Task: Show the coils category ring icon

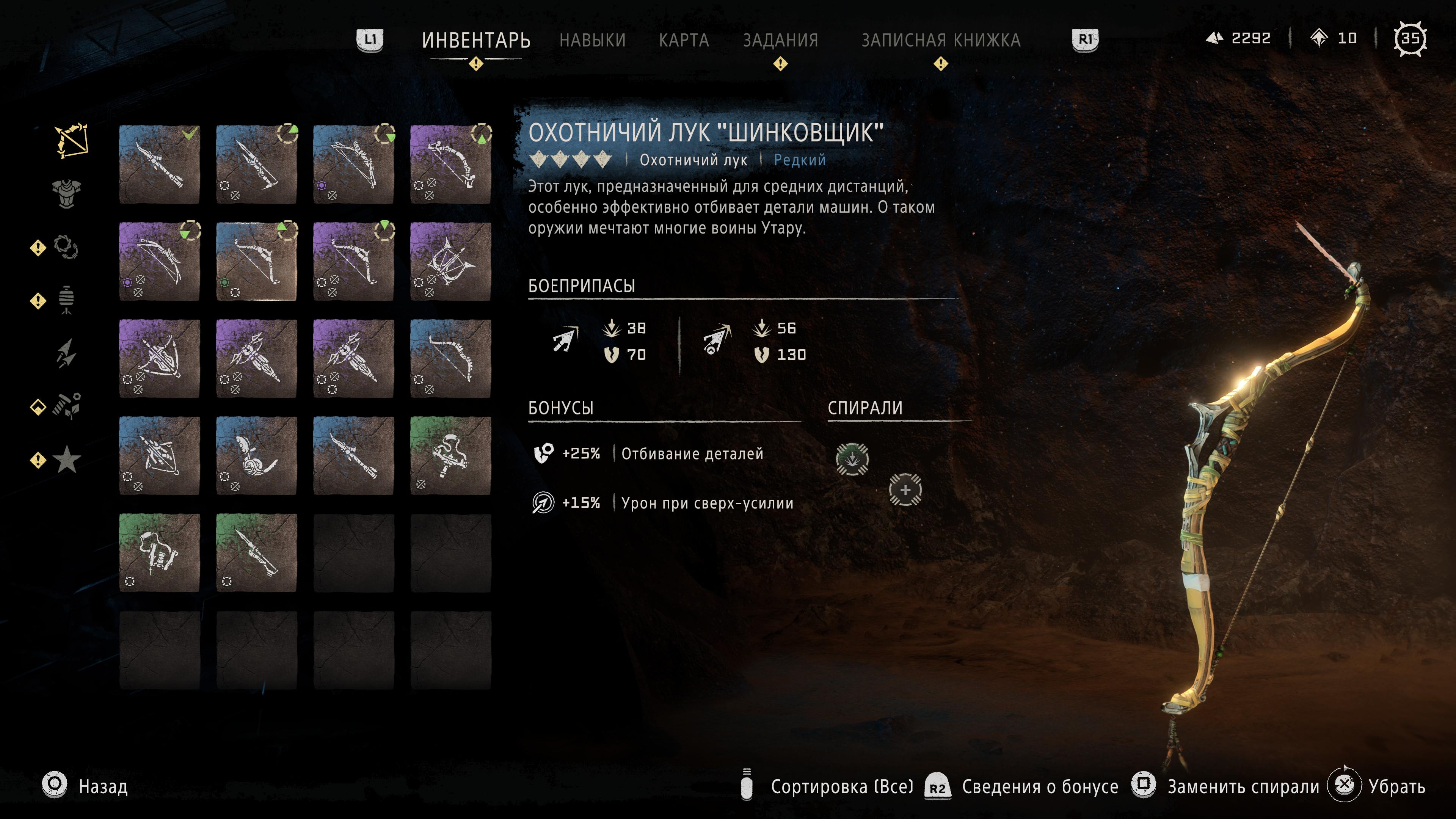Action: [66, 247]
